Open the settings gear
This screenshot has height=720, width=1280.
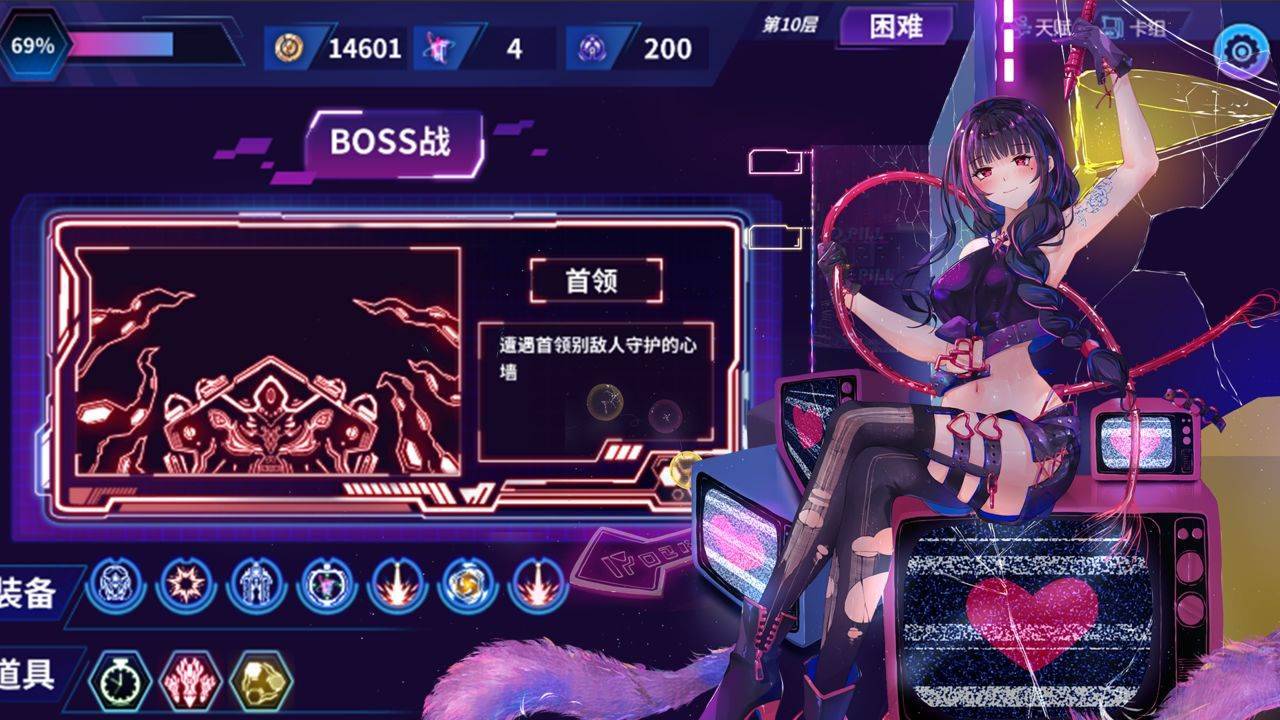(1238, 46)
